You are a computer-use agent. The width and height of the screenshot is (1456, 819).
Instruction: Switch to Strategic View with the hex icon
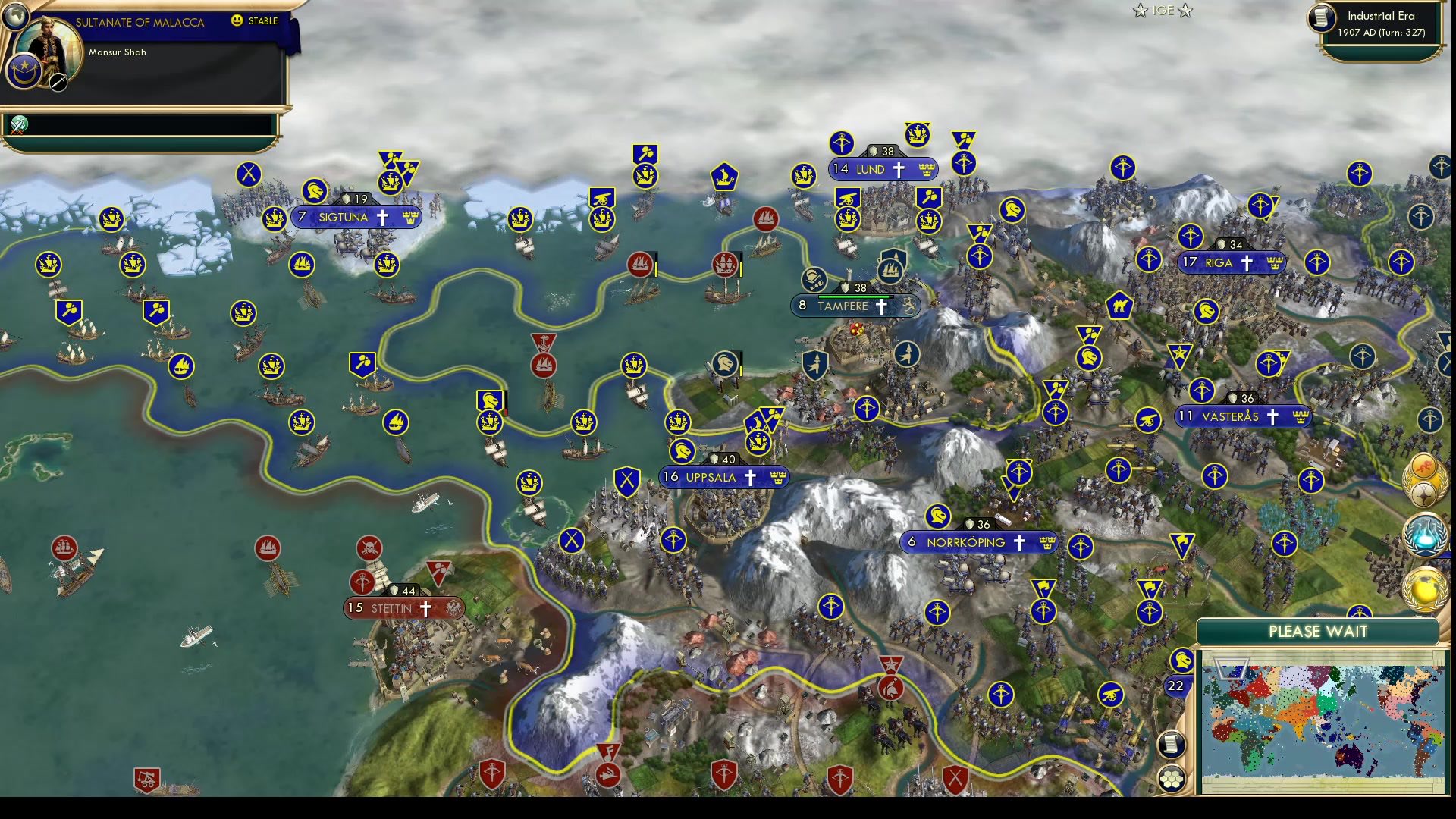click(1172, 780)
